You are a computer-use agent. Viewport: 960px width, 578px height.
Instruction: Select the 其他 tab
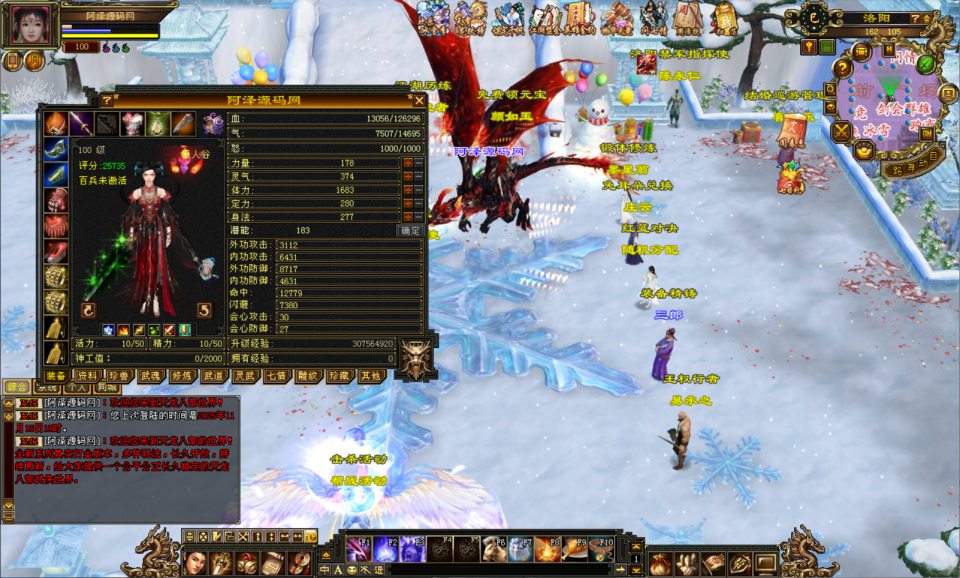tap(370, 376)
